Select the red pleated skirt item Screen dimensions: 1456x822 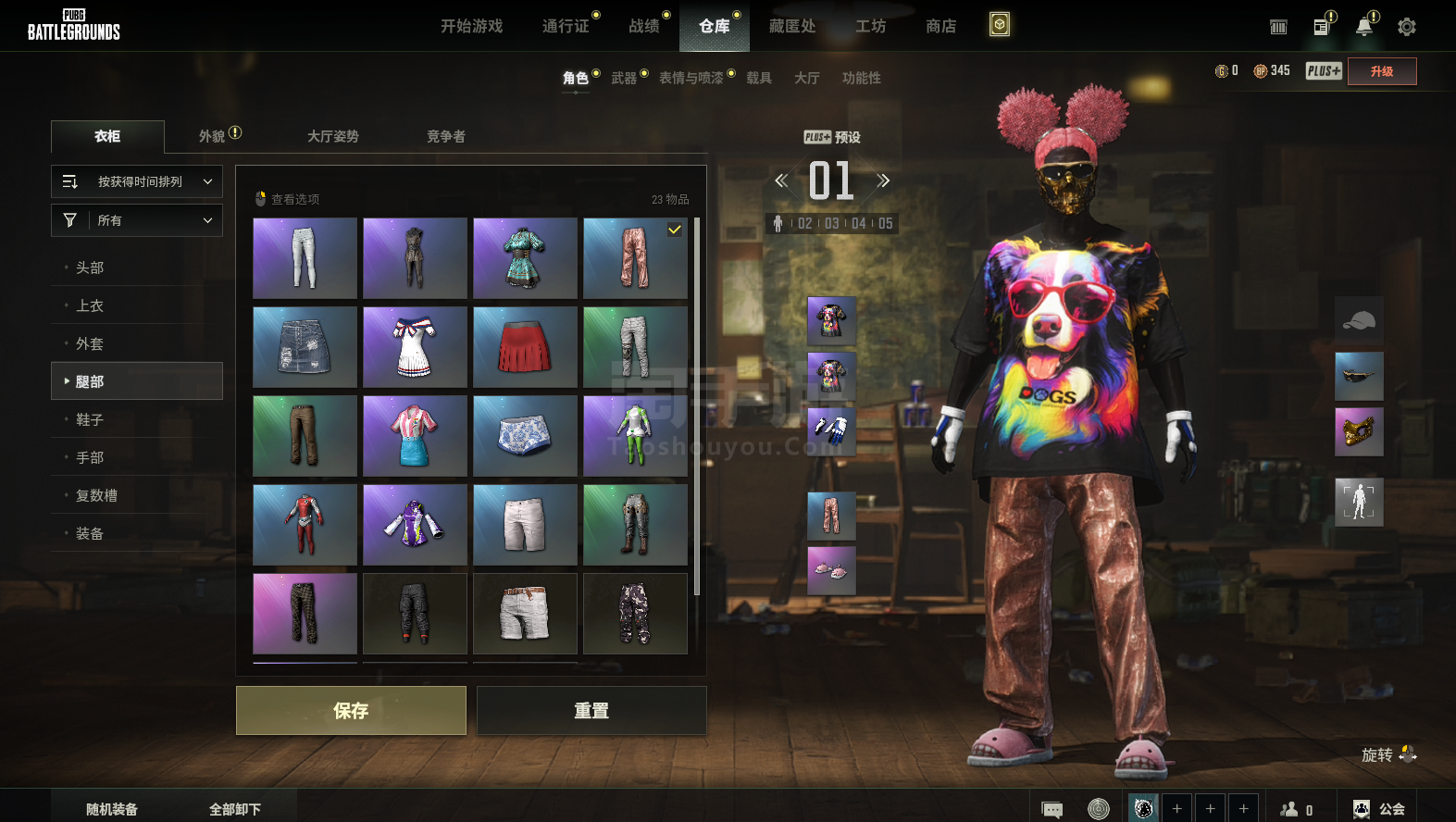point(525,347)
